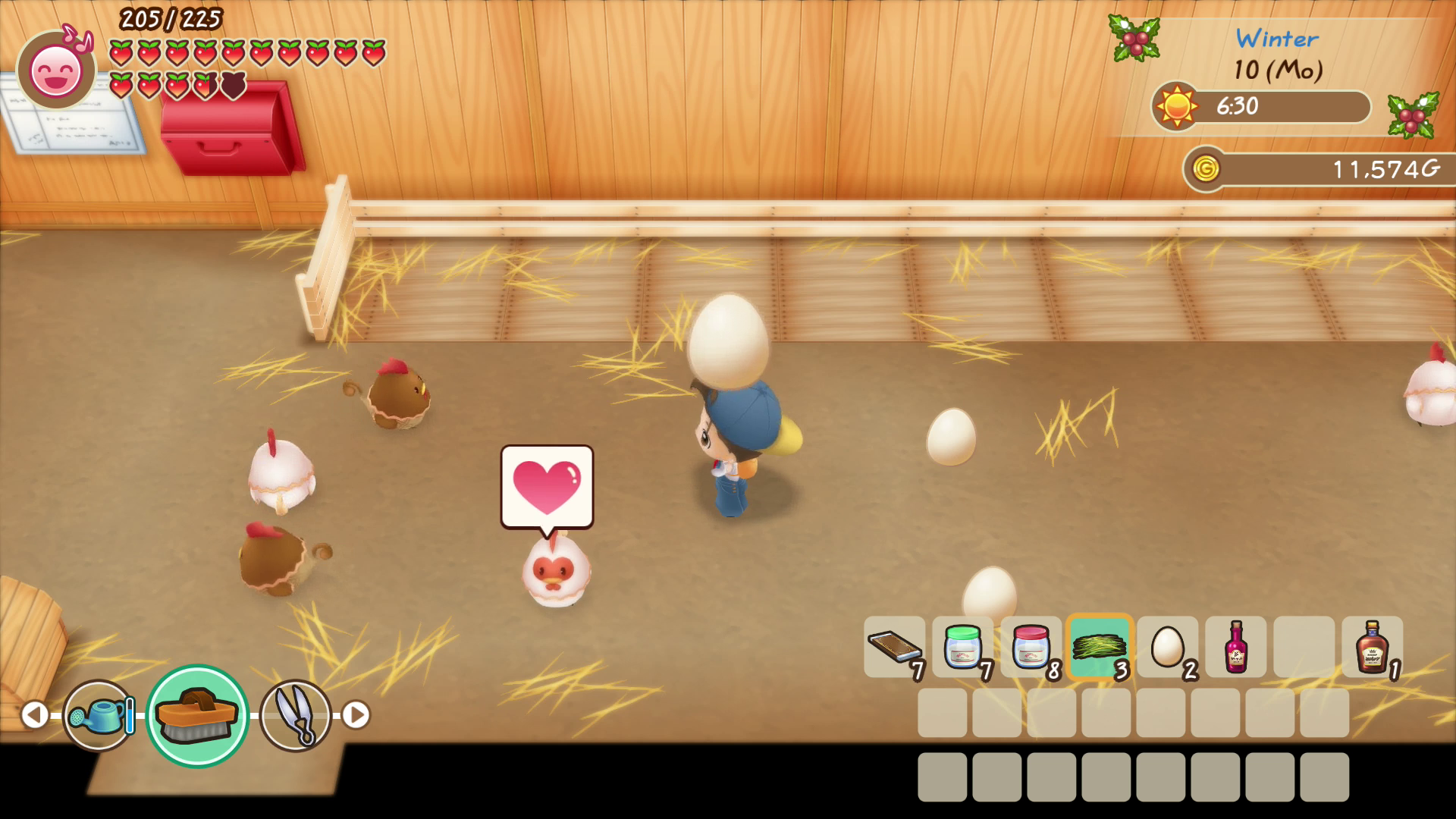Click the happy face stamina icon
This screenshot has height=819, width=1456.
pyautogui.click(x=56, y=71)
